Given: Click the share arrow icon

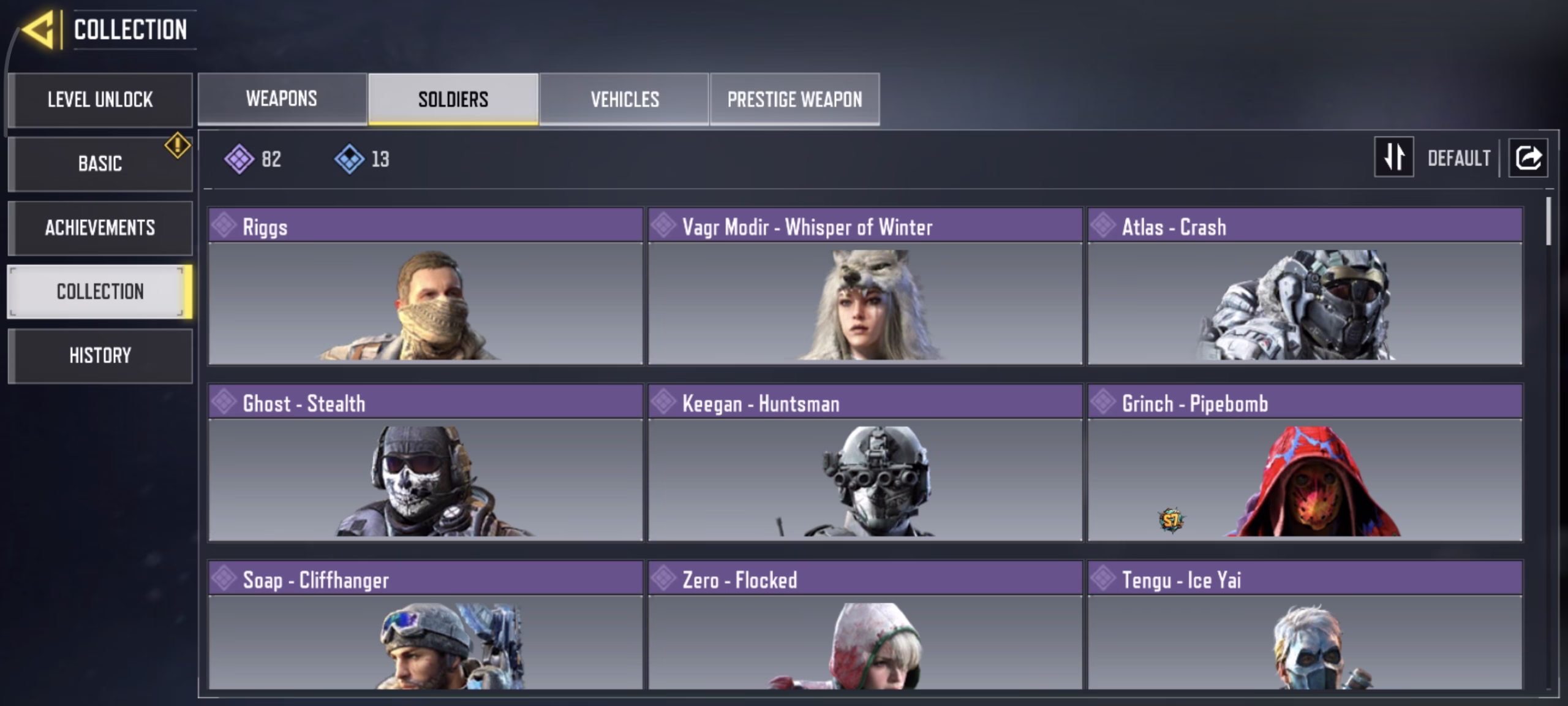Looking at the screenshot, I should [1528, 158].
